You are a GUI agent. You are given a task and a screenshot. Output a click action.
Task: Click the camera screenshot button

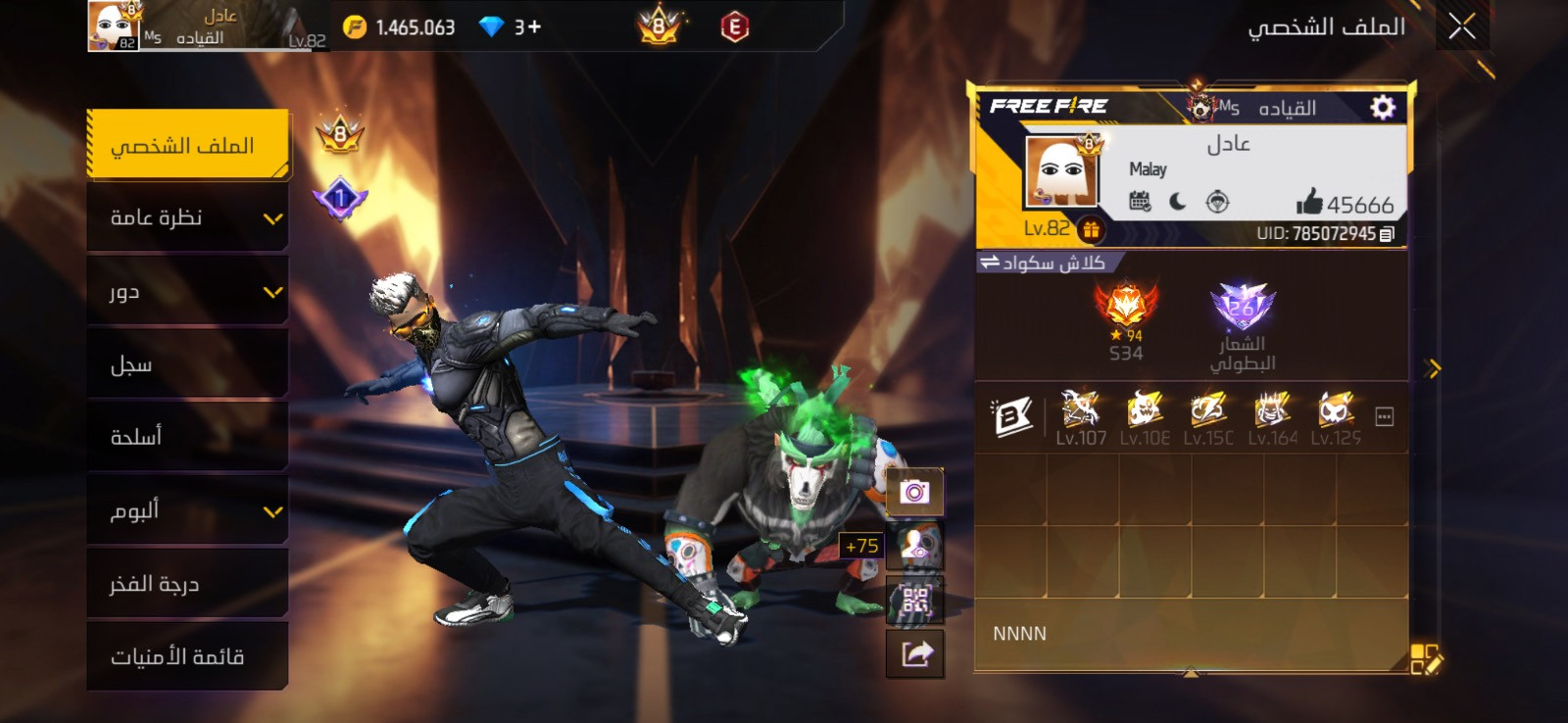(914, 492)
